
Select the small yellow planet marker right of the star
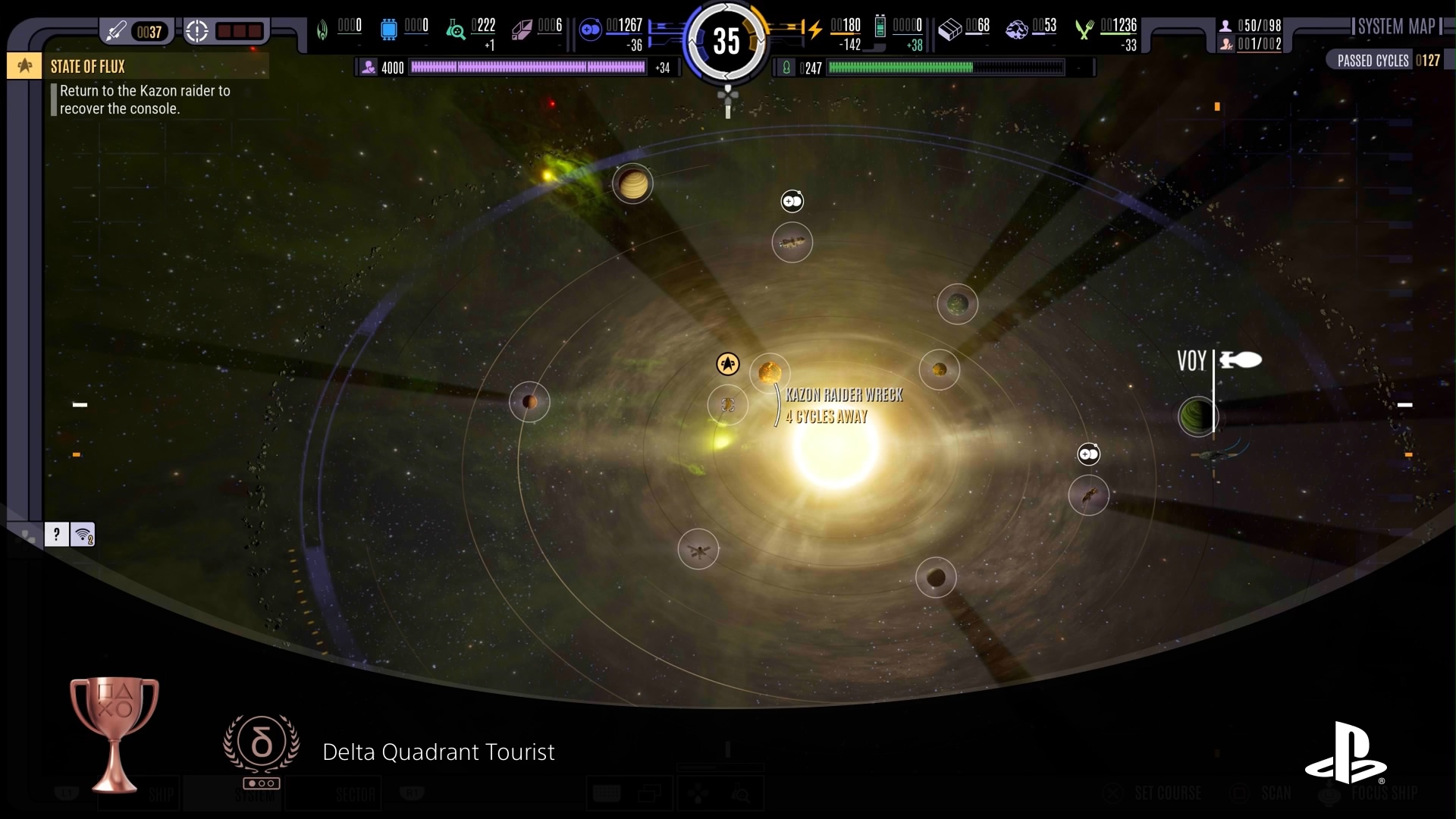tap(940, 370)
